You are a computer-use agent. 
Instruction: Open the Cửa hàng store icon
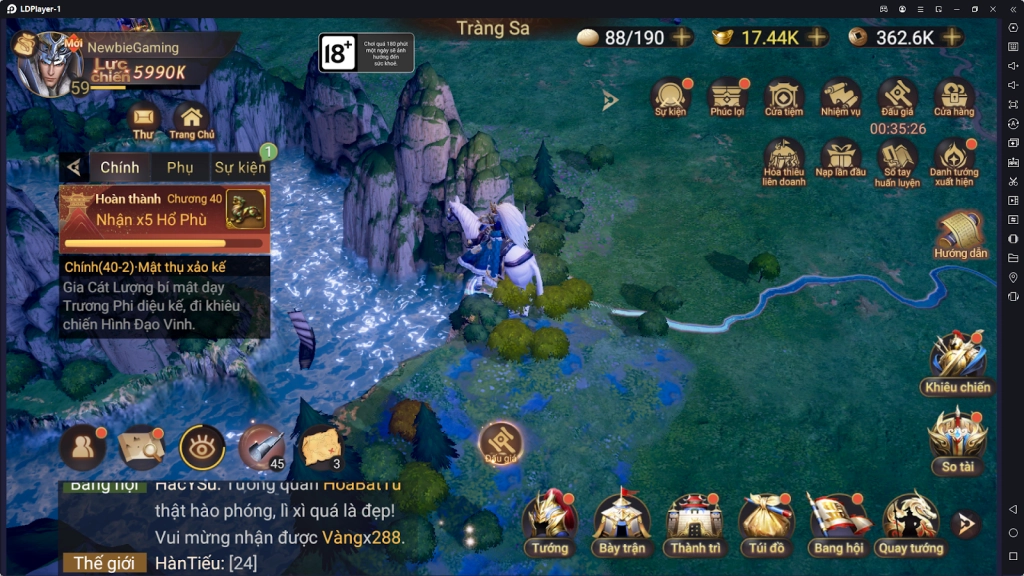point(954,97)
